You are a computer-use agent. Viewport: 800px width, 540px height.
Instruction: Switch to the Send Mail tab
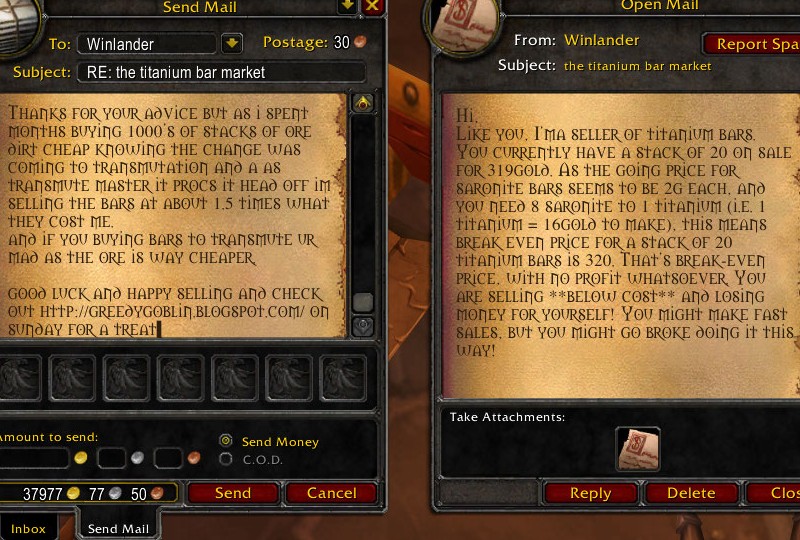(117, 528)
